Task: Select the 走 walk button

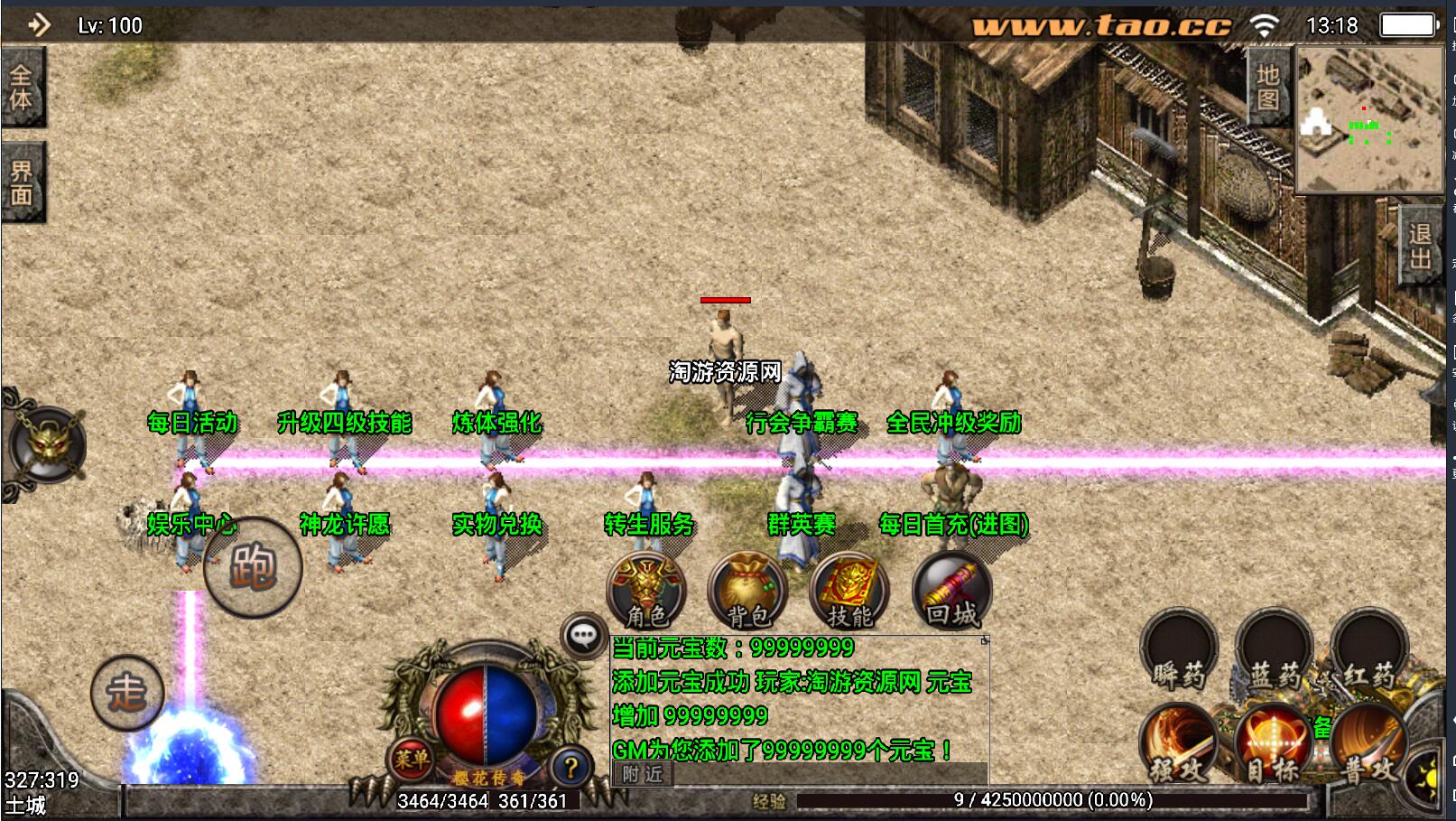Action: 127,694
